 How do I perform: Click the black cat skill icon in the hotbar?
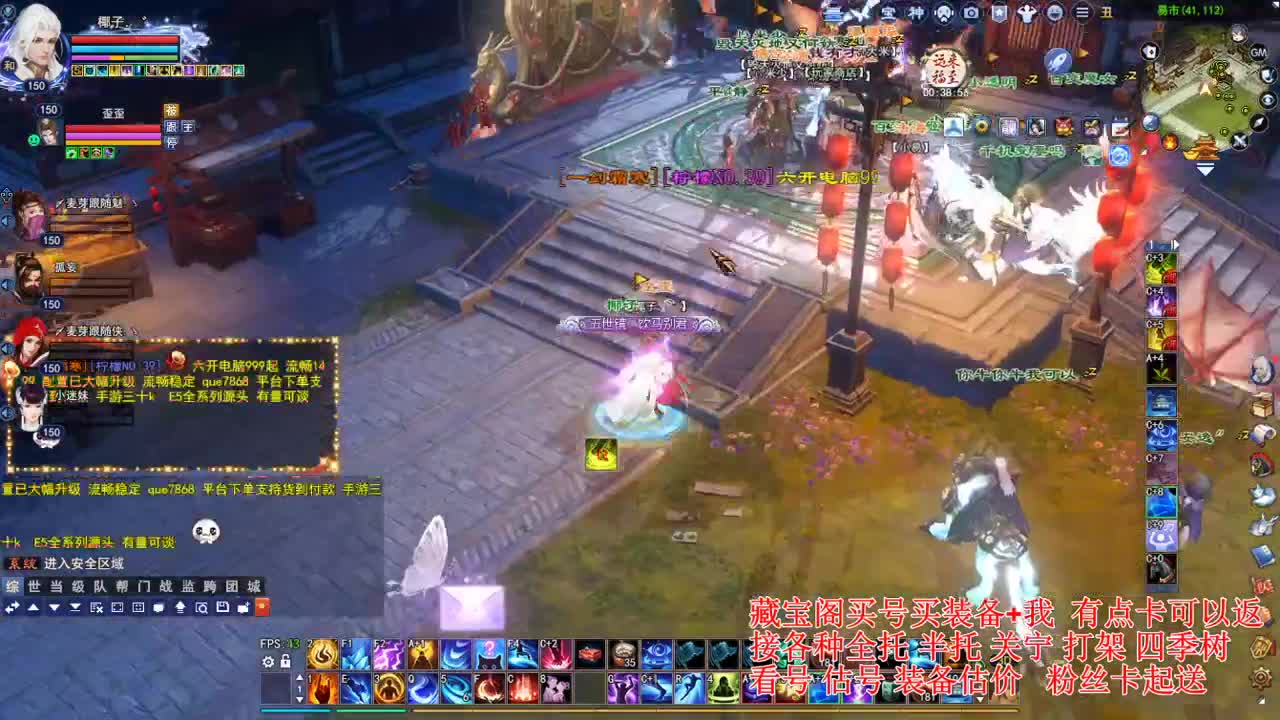[x=489, y=655]
